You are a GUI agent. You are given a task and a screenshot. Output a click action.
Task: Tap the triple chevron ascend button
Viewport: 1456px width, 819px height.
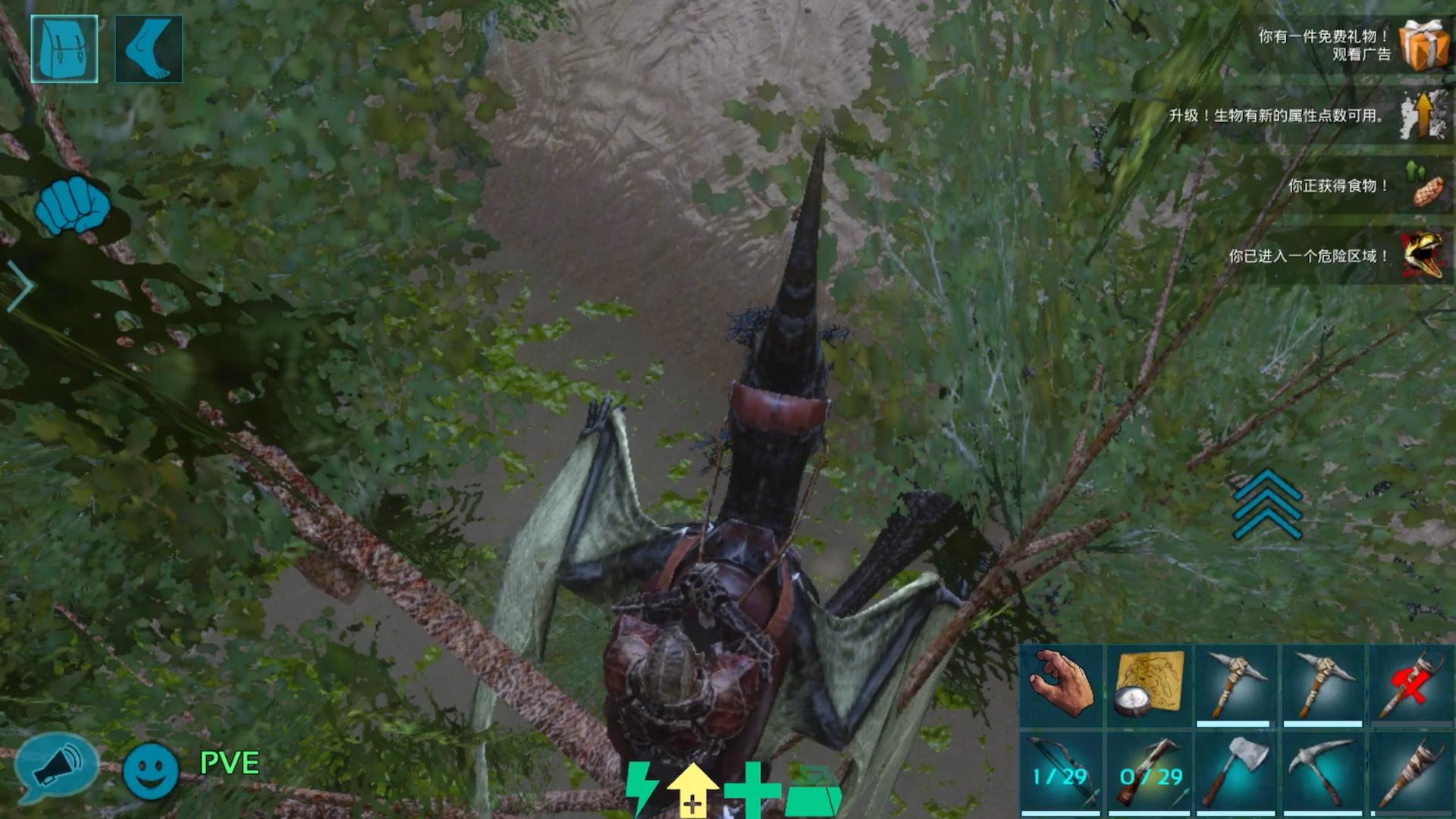coord(1266,504)
